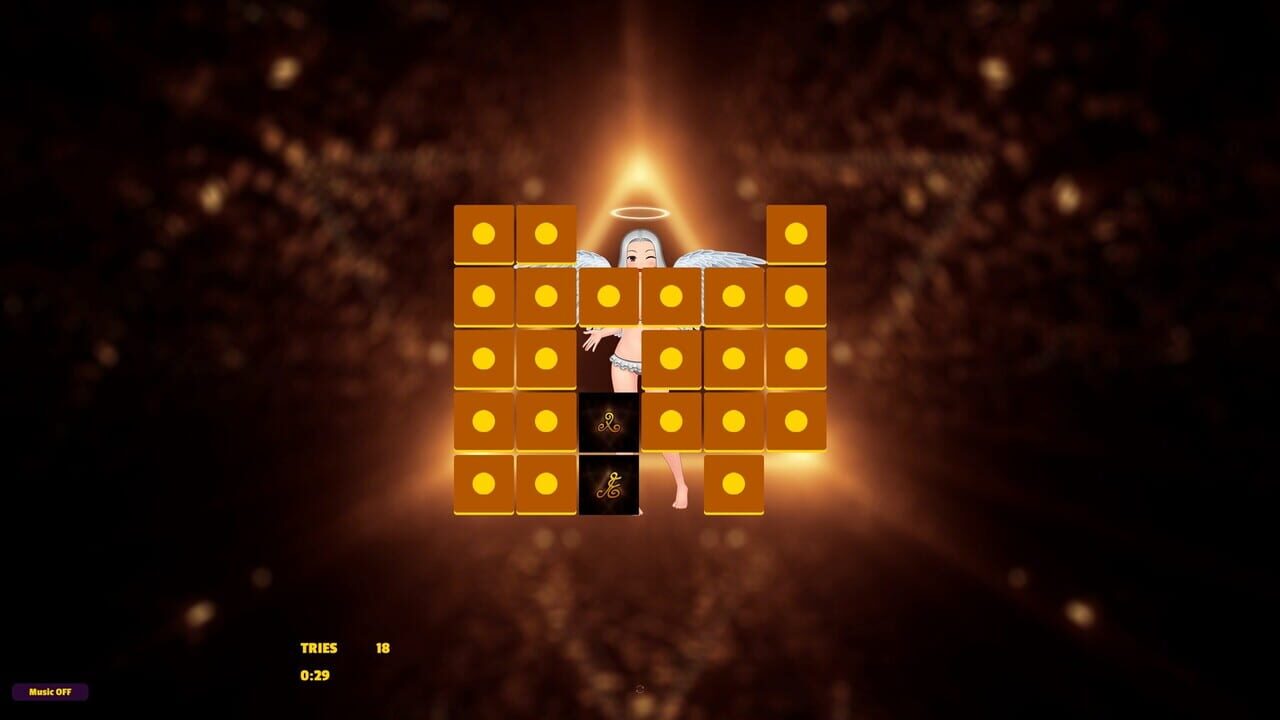
Task: Flip the card right of the triskelion rune
Action: [672, 422]
